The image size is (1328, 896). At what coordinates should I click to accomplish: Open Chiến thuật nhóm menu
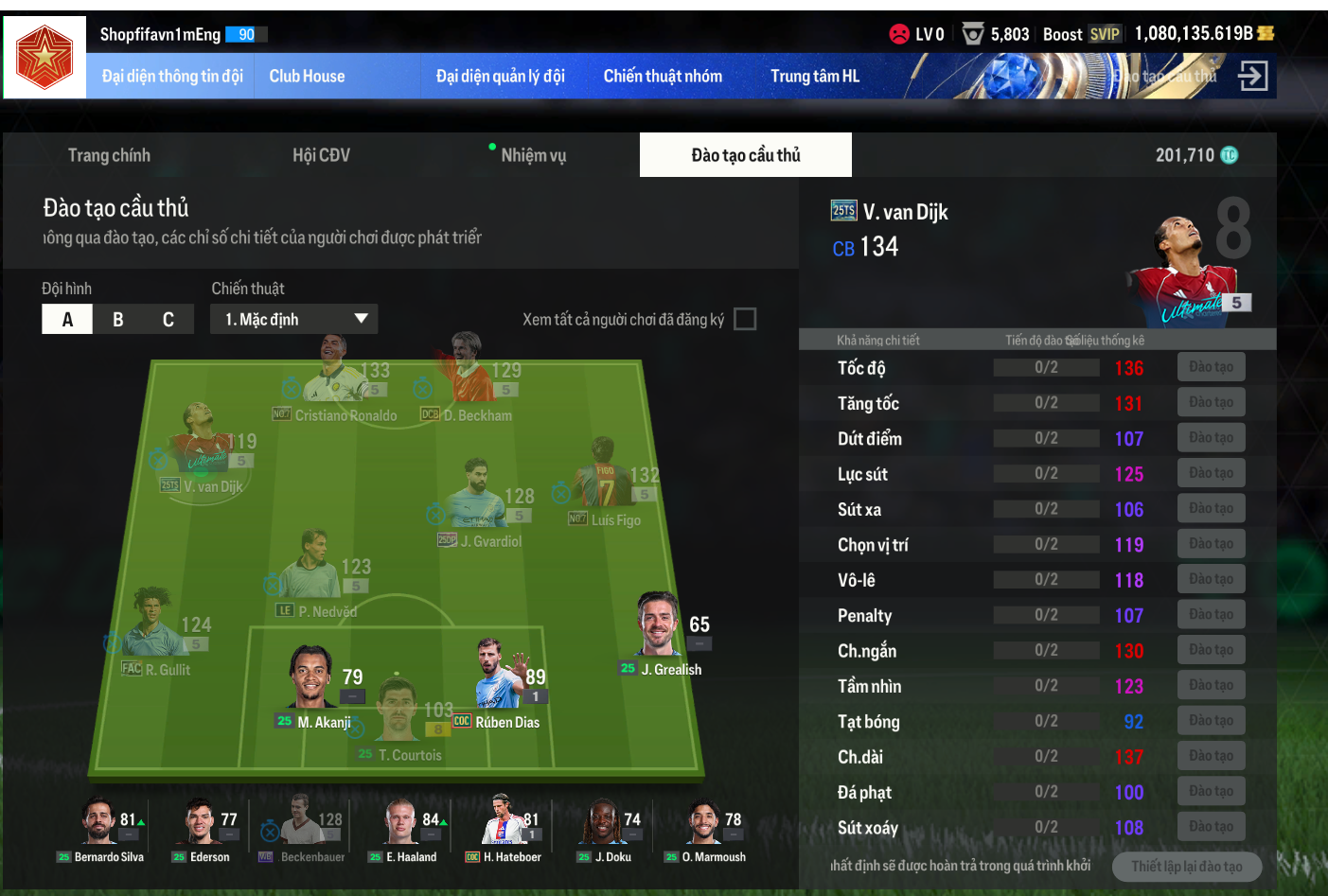coord(663,77)
